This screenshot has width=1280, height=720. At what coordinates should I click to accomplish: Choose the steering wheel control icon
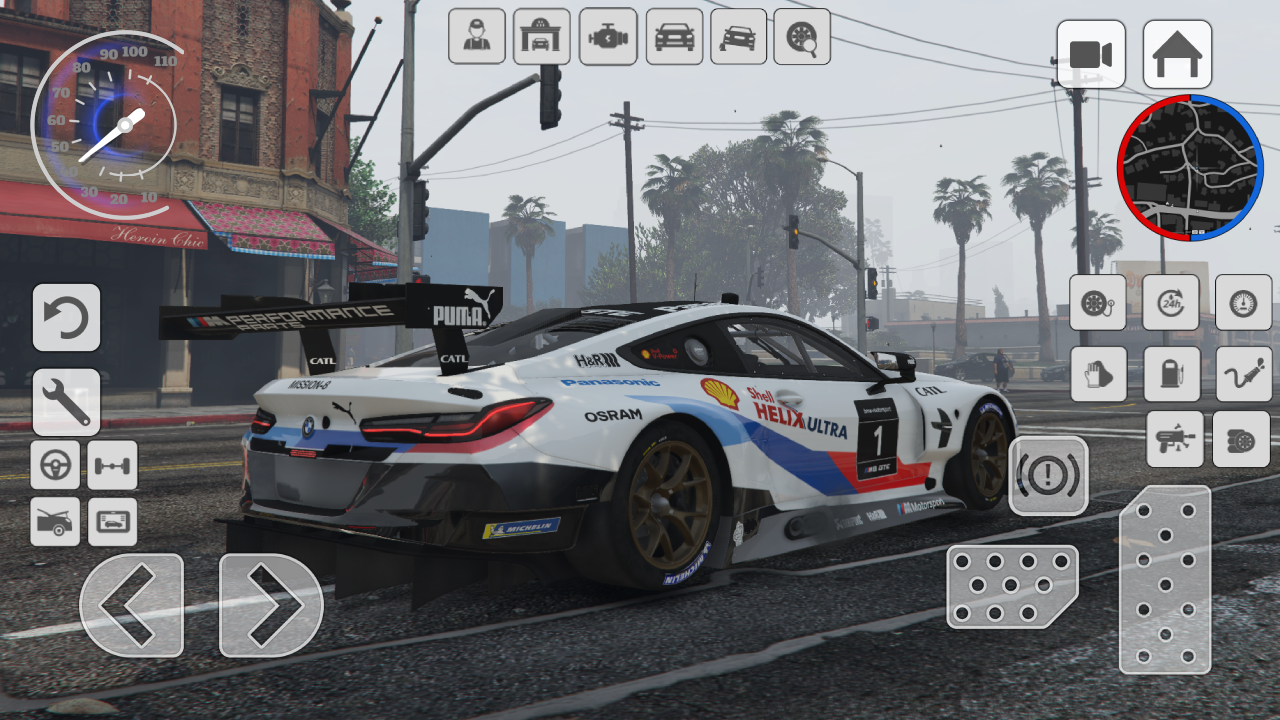pyautogui.click(x=55, y=465)
